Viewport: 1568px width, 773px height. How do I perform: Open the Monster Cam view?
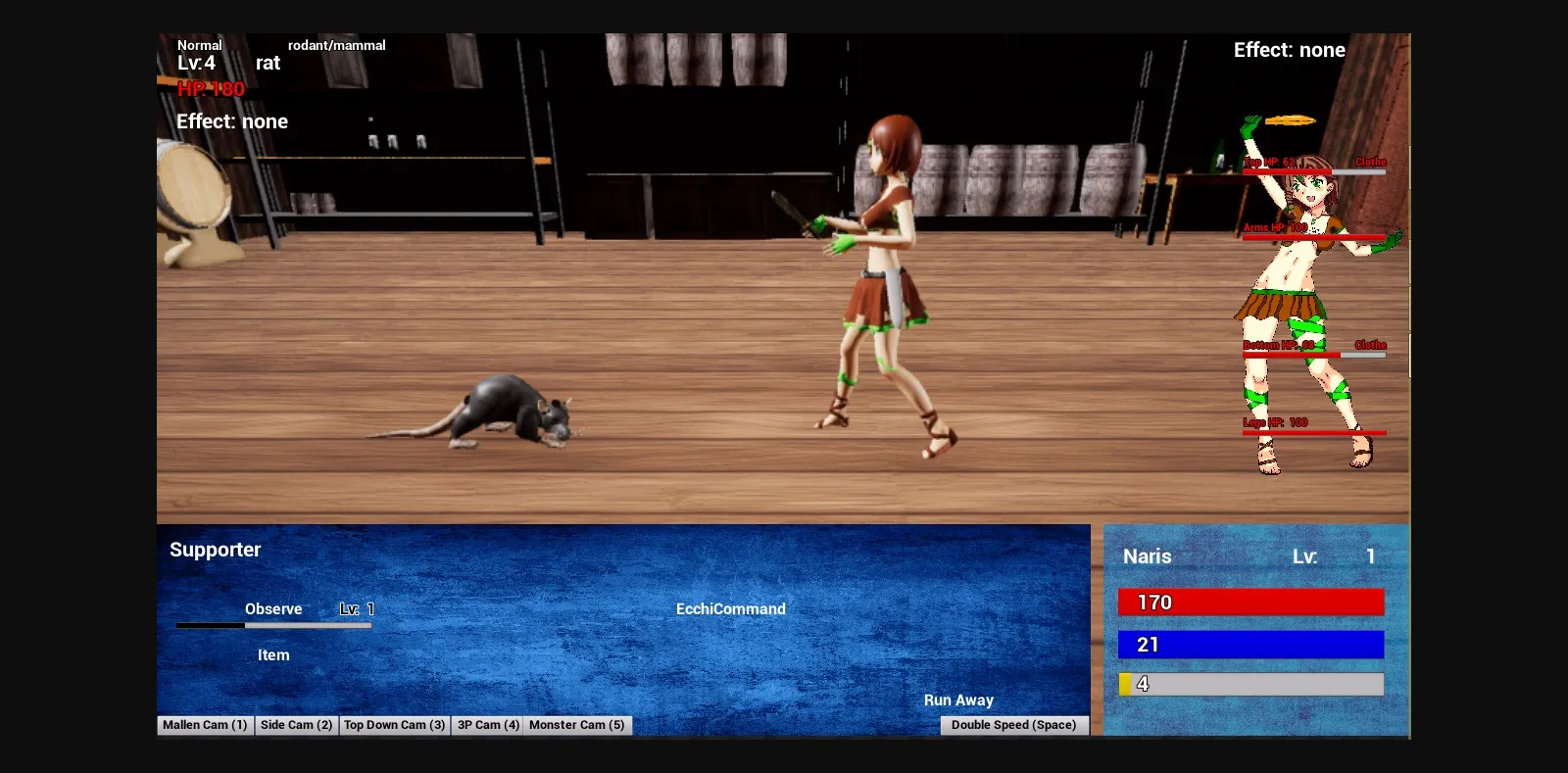(577, 725)
